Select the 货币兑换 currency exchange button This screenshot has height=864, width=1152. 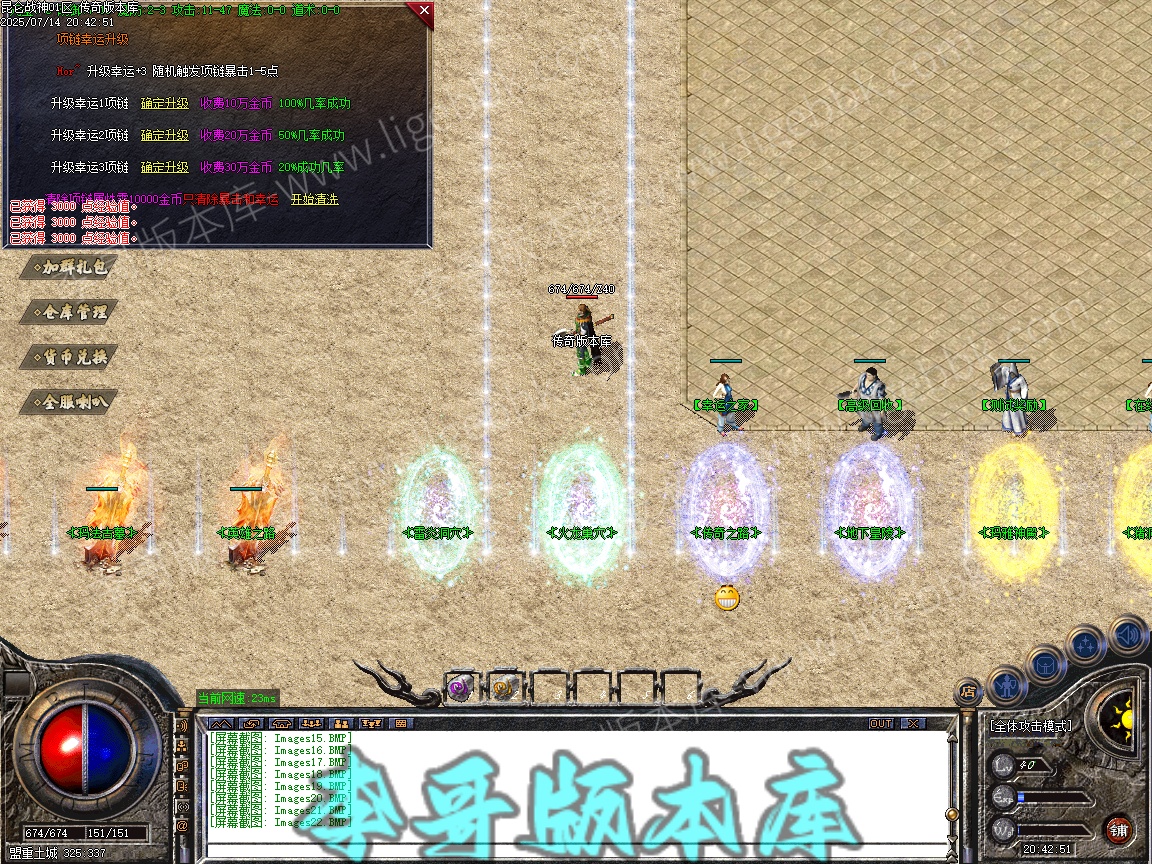[x=70, y=357]
